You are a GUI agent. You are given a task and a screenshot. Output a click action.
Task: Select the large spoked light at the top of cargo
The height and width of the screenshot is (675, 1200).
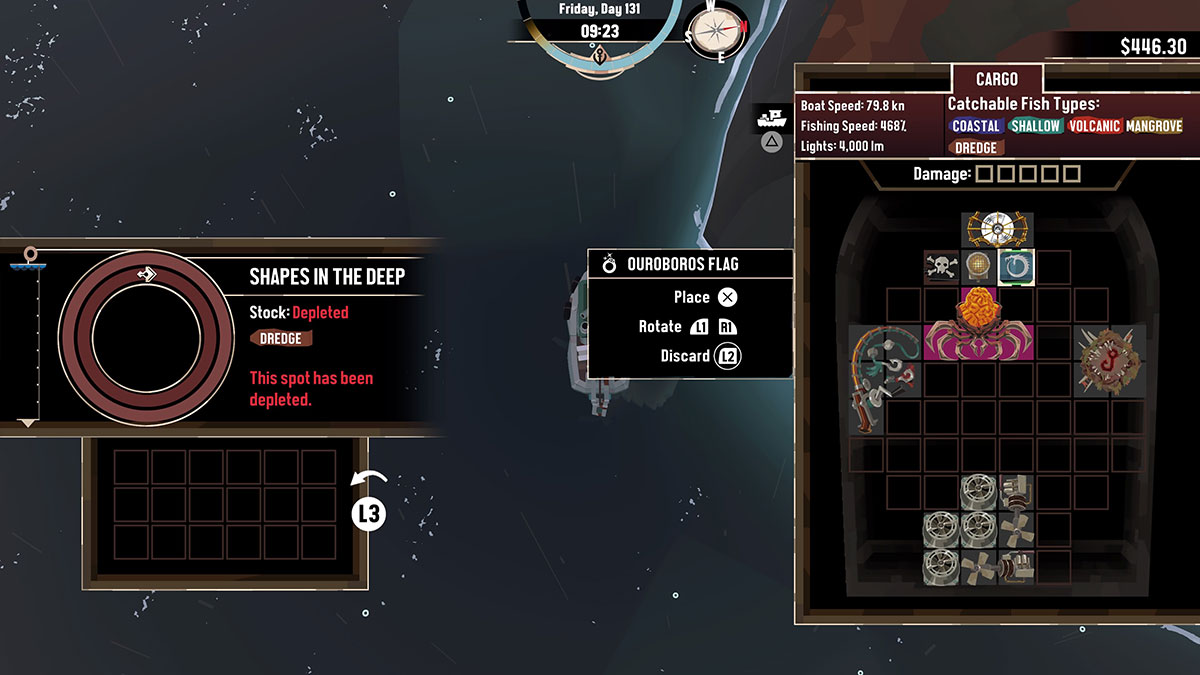point(997,229)
